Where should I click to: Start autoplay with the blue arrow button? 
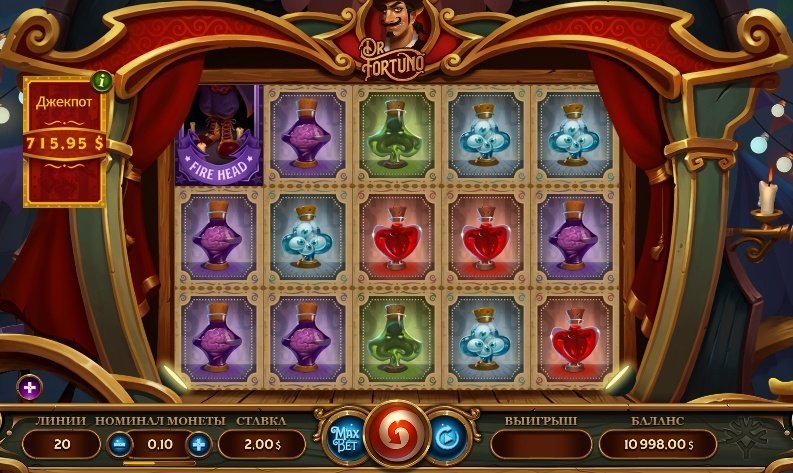click(x=446, y=438)
